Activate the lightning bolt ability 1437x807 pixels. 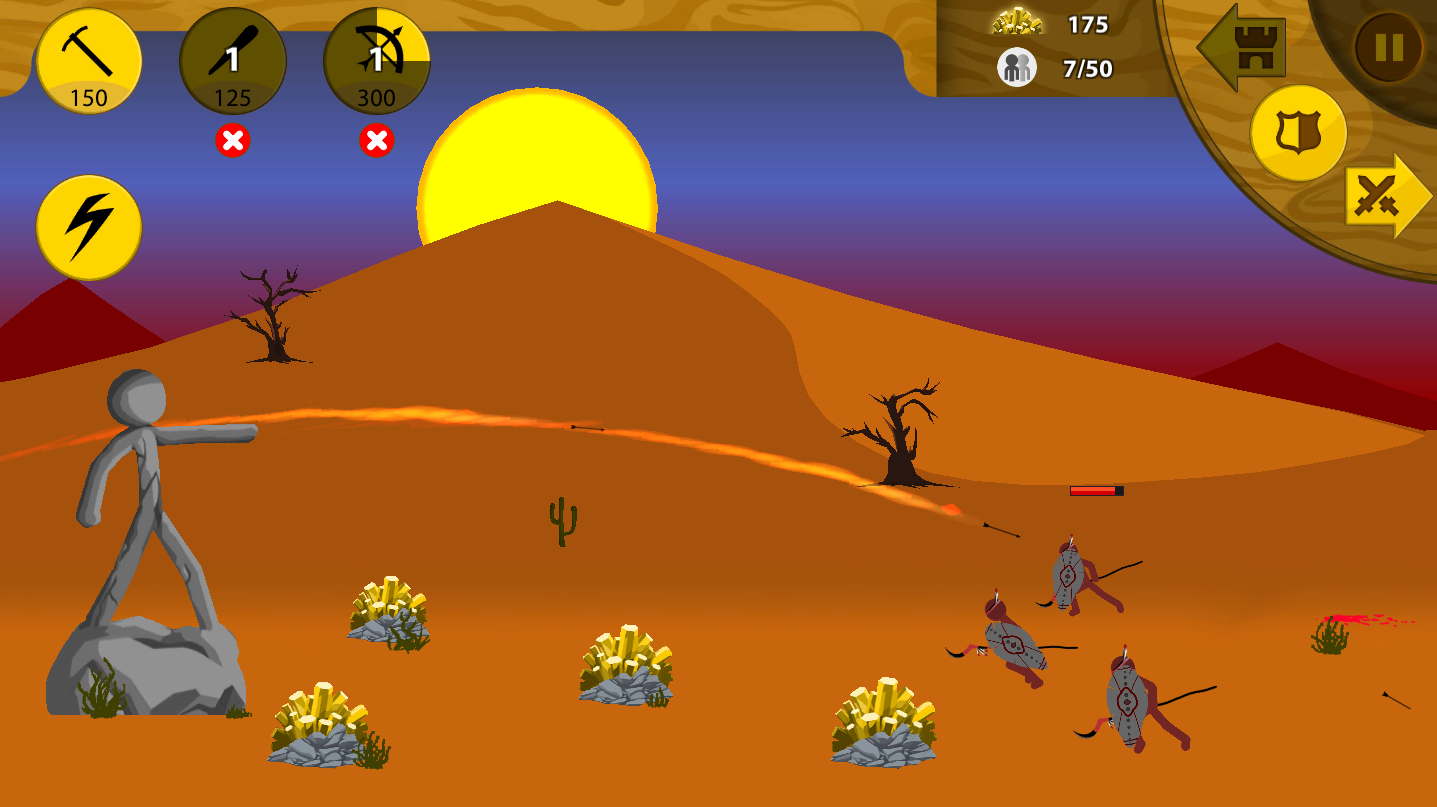[x=89, y=227]
